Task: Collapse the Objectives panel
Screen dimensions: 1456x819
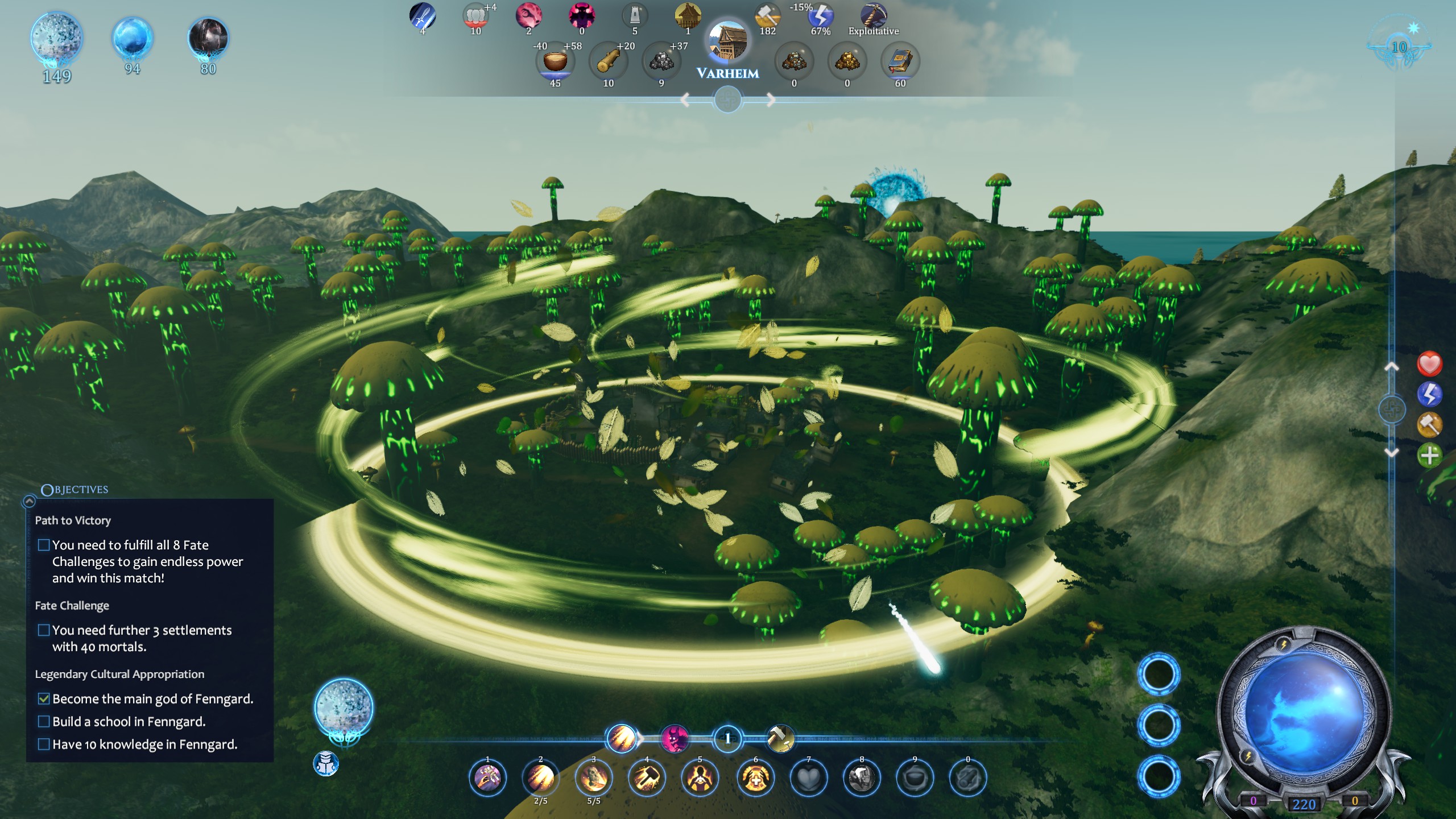Action: [x=29, y=501]
